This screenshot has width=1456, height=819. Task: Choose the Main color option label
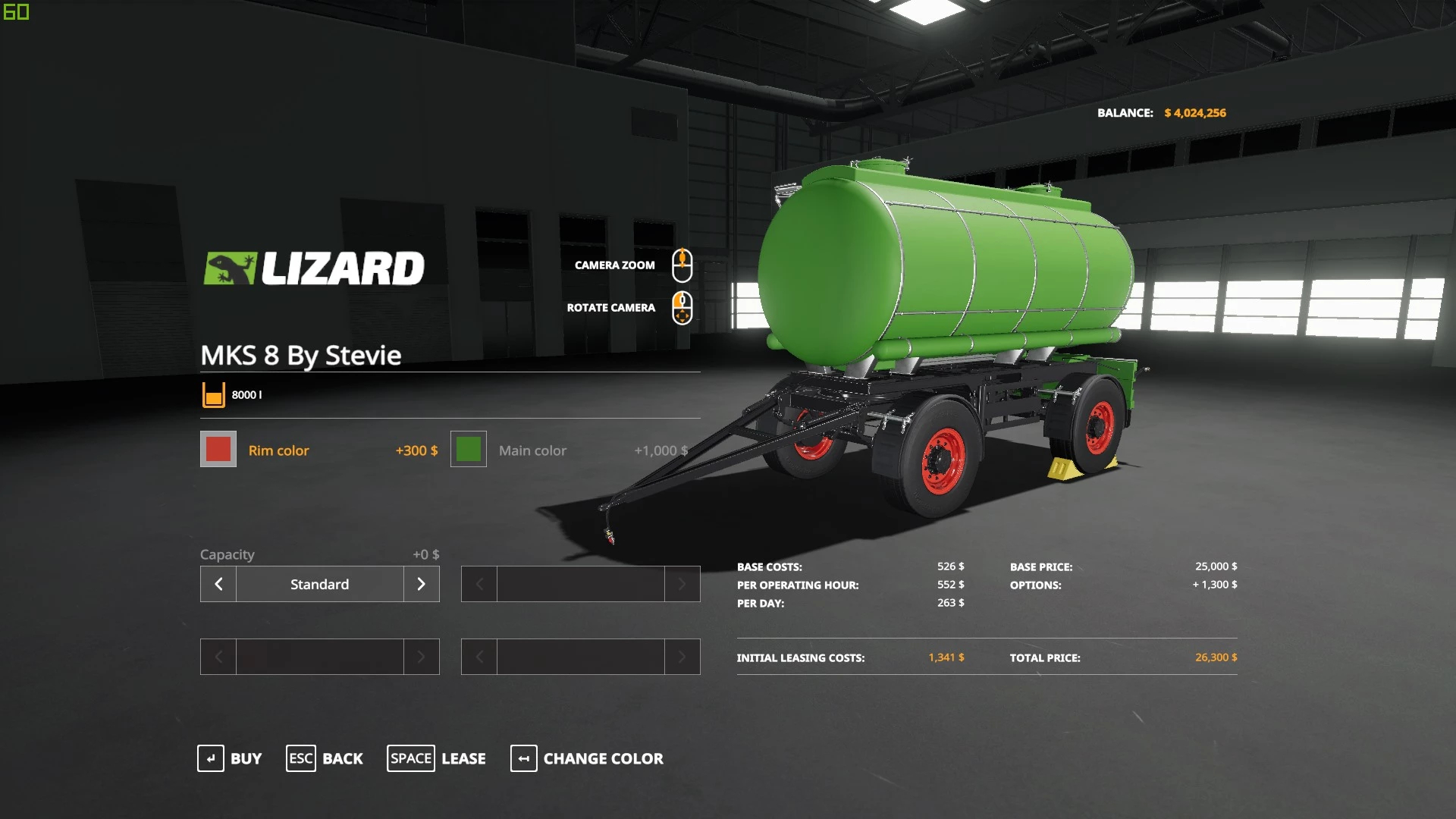[x=532, y=450]
